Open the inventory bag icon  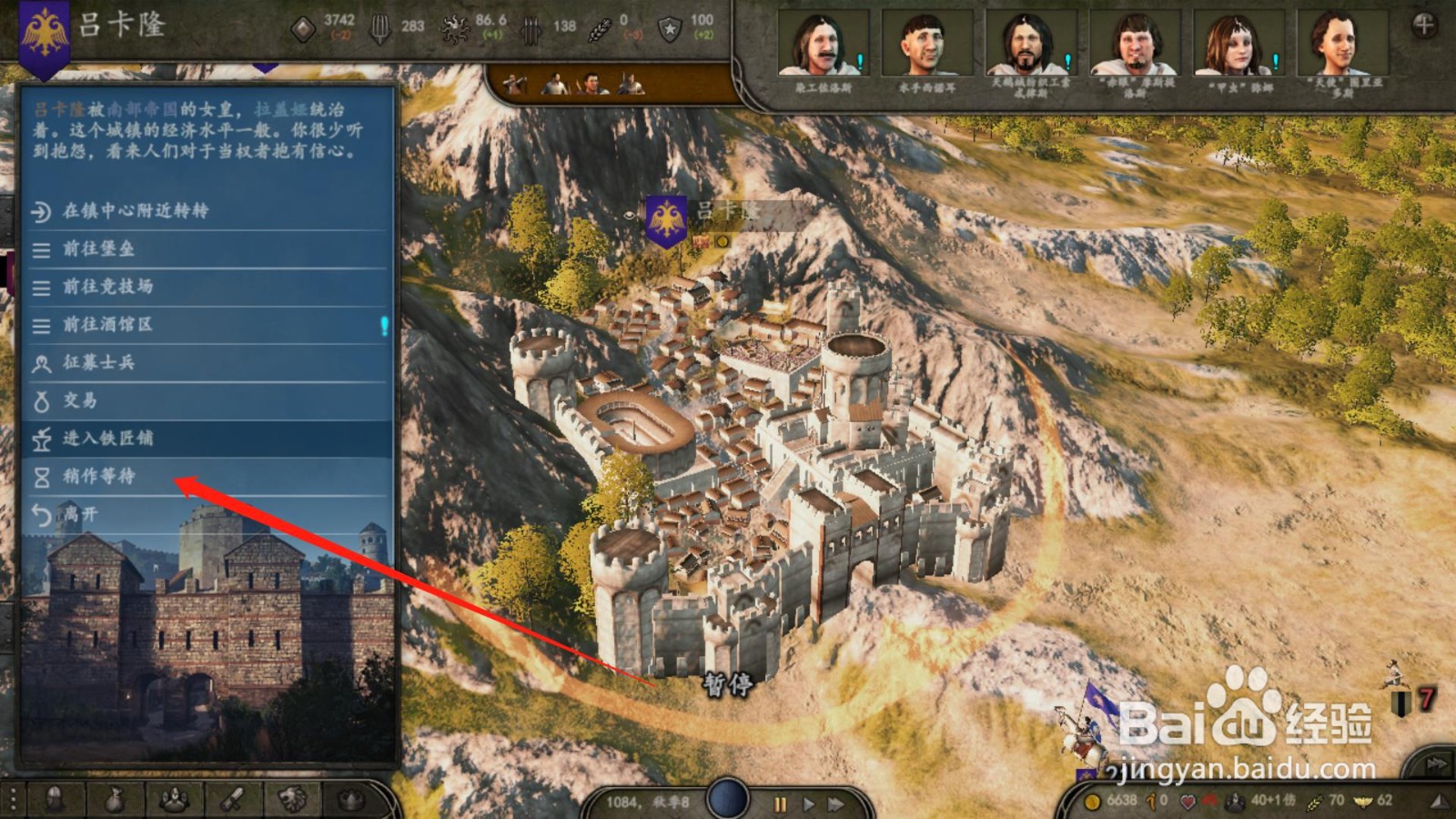point(114,800)
